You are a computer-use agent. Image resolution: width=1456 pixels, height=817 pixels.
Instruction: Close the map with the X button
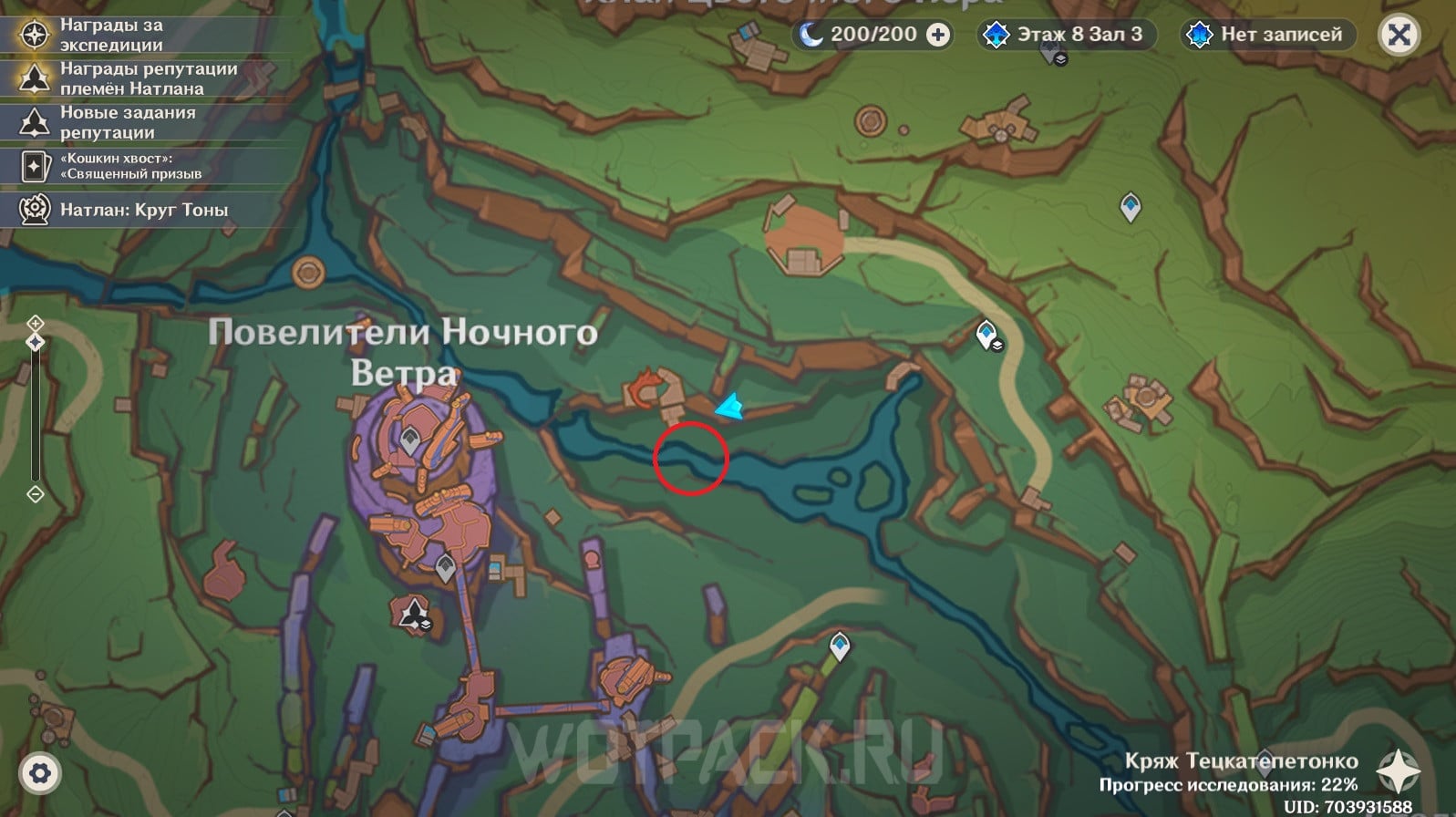[x=1399, y=36]
